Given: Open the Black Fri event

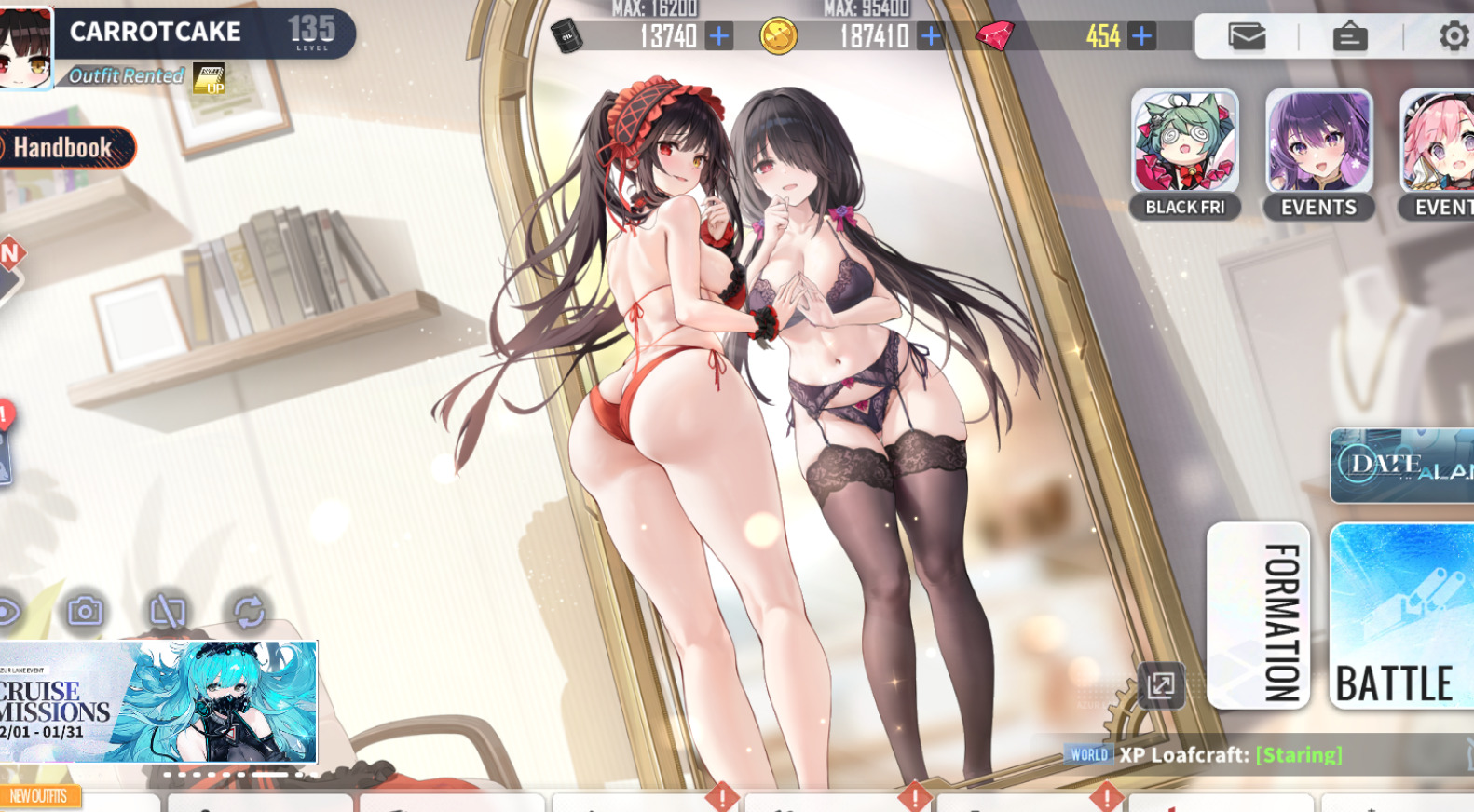Looking at the screenshot, I should [1184, 153].
